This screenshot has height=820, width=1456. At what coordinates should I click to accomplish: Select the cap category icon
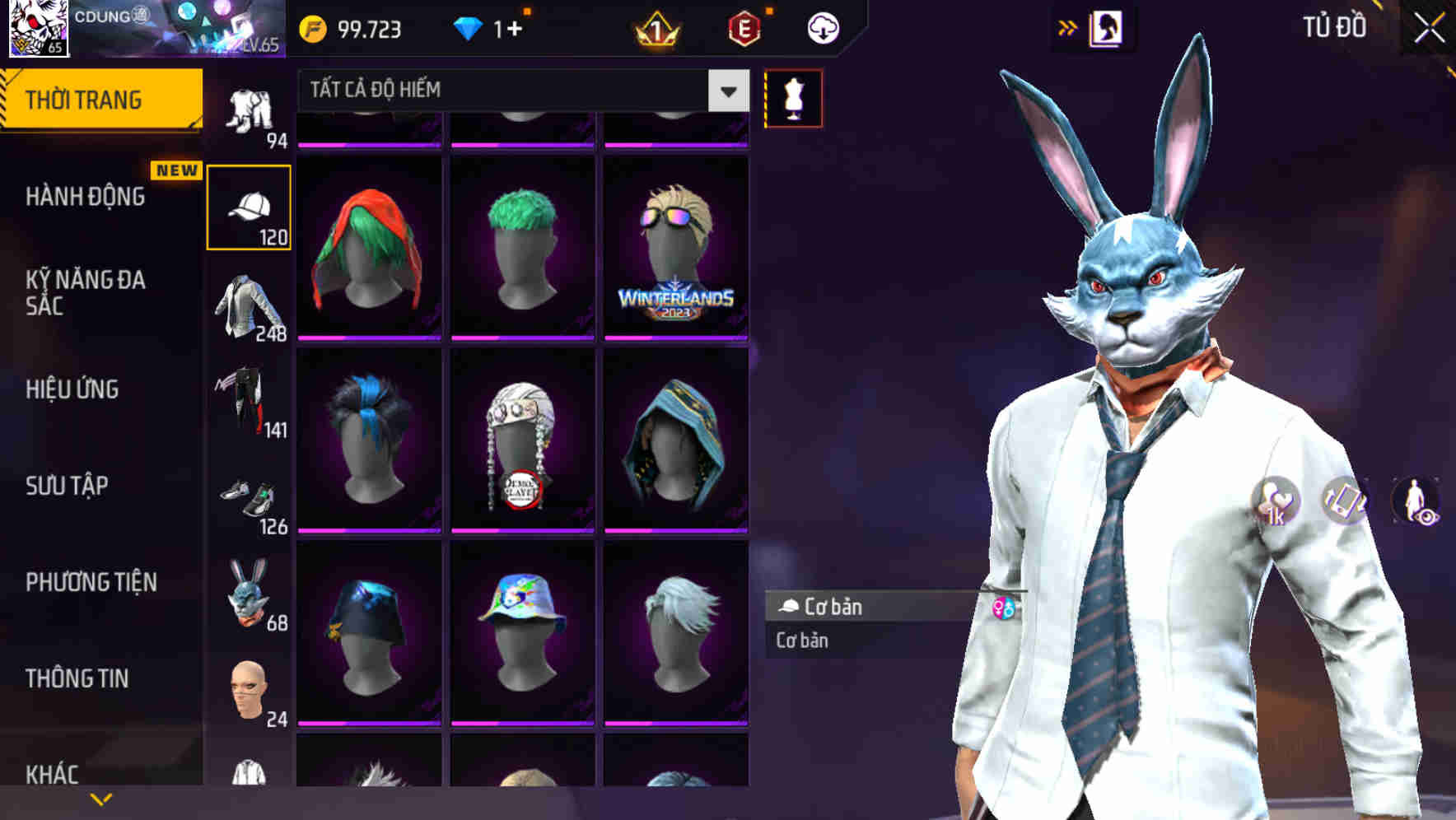(250, 206)
